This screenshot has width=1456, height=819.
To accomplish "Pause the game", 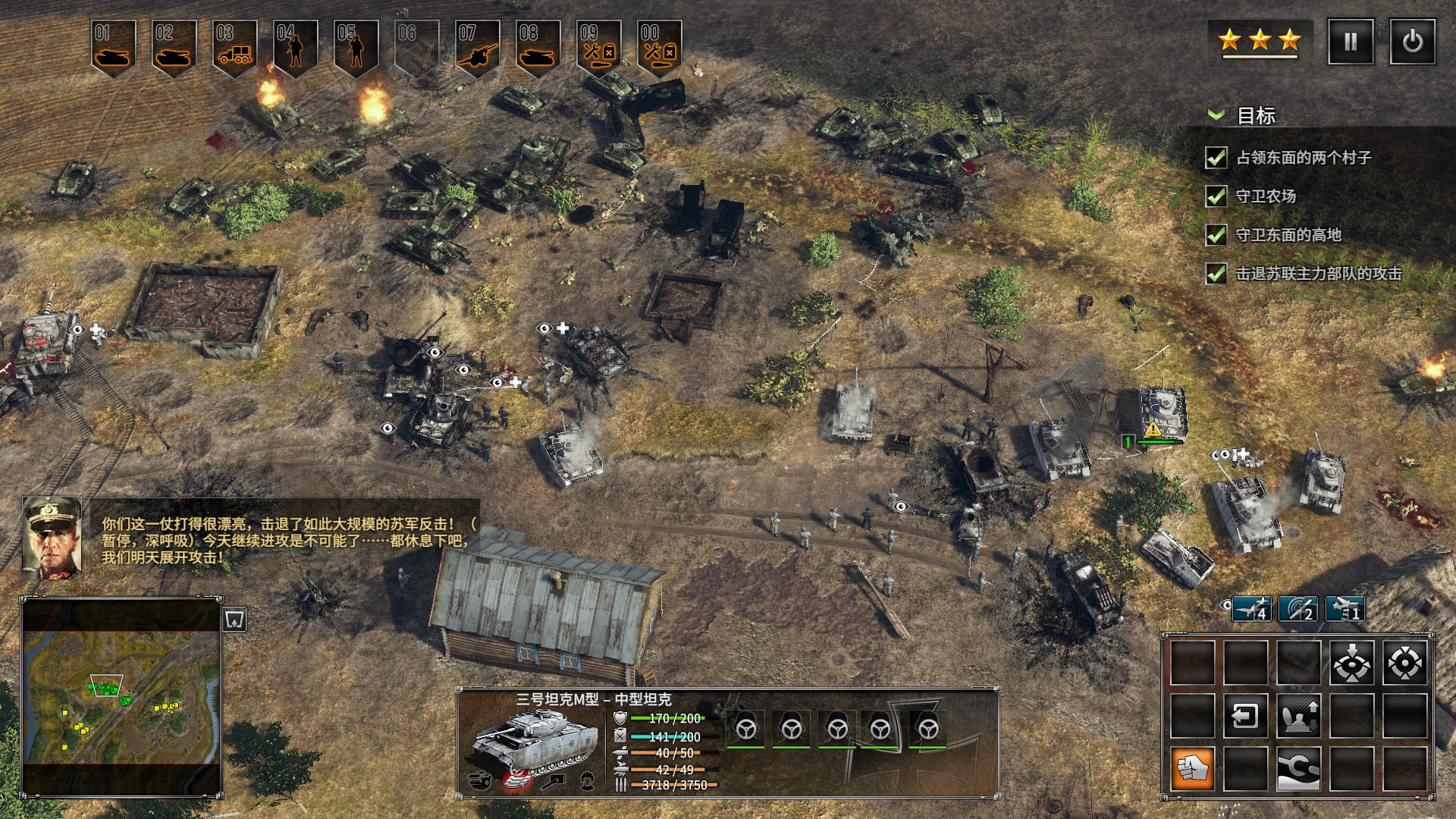I will 1351,42.
